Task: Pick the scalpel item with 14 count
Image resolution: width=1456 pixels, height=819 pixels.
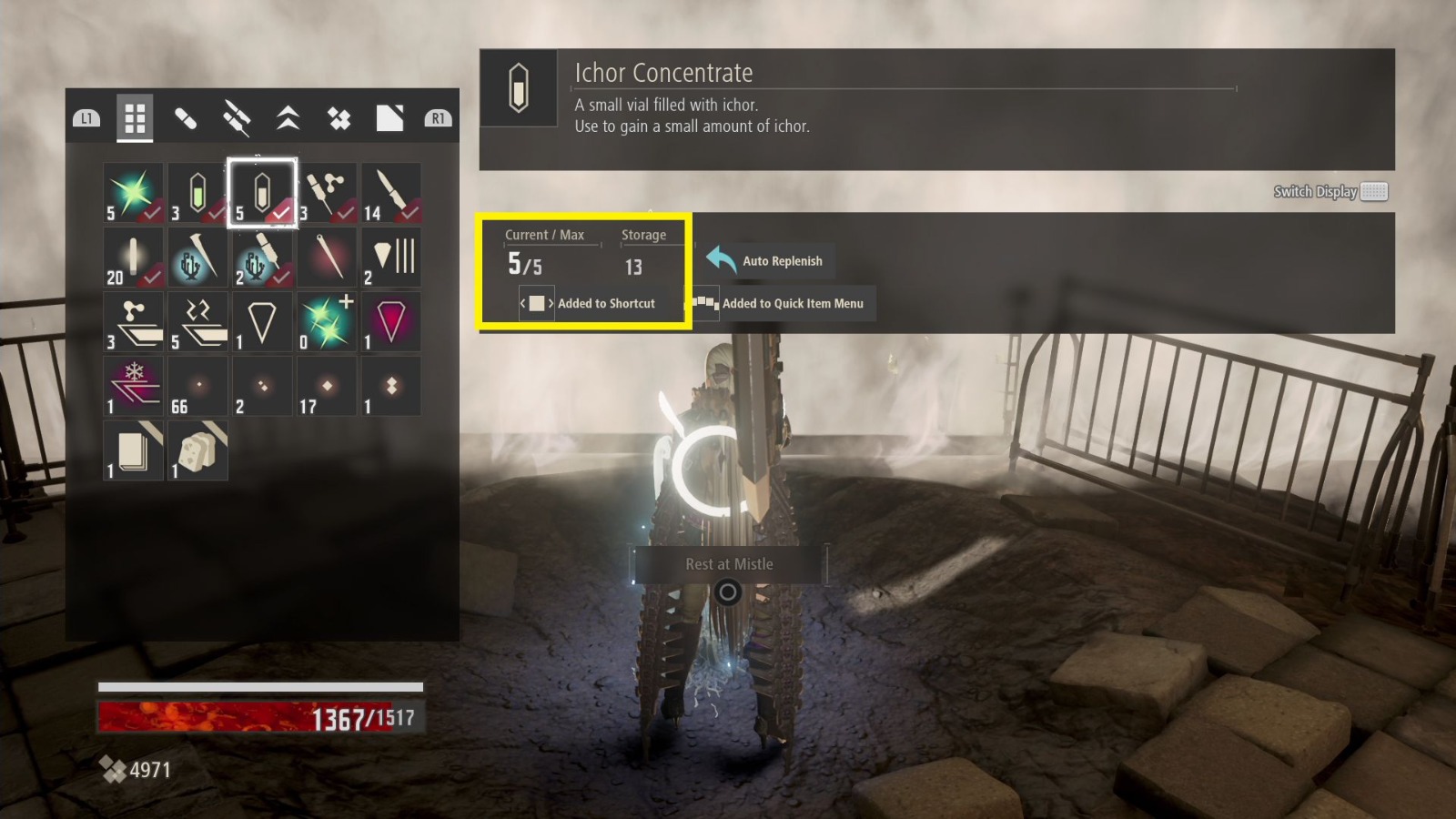Action: pyautogui.click(x=391, y=193)
